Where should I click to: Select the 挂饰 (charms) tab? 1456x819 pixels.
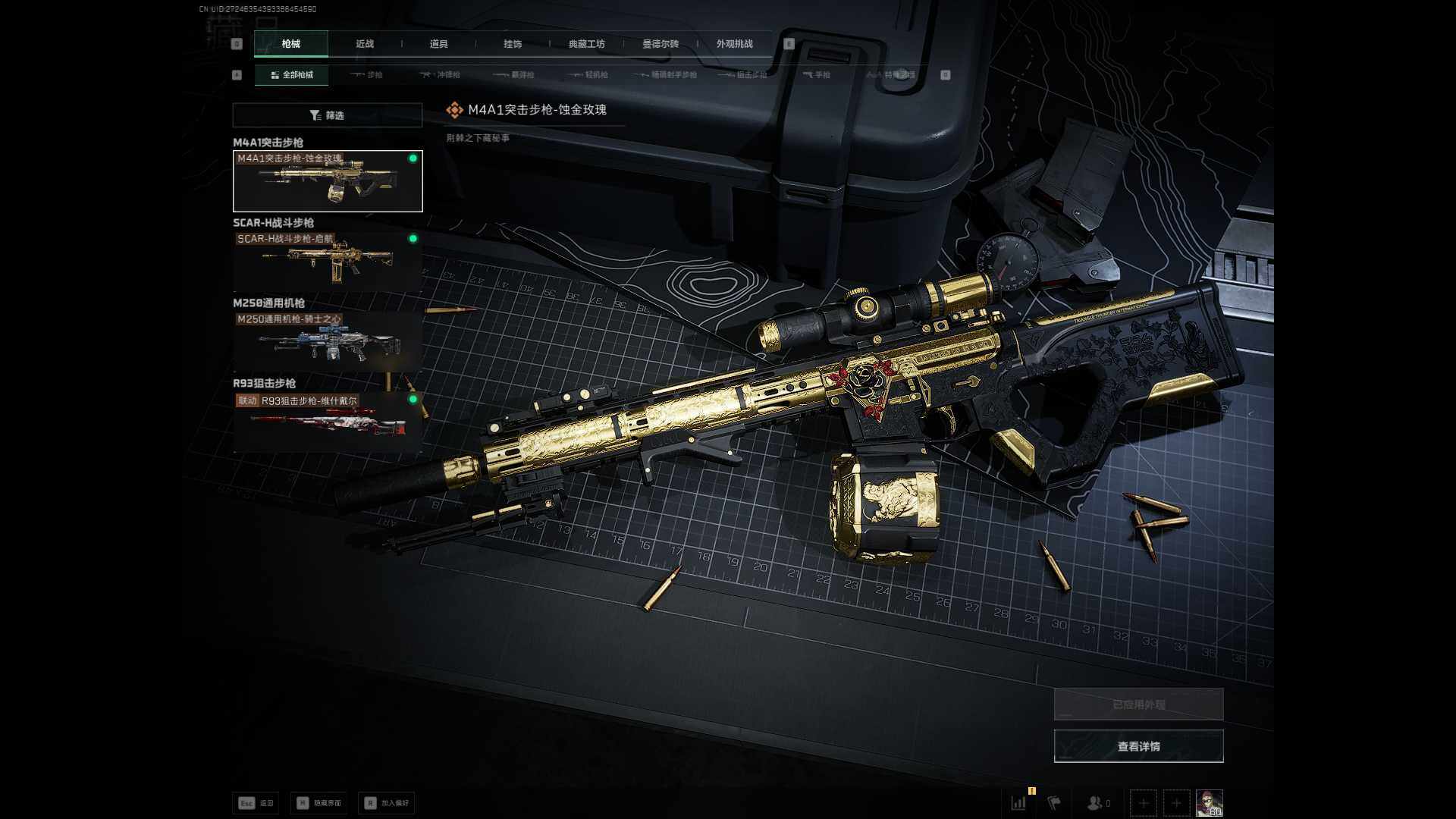pyautogui.click(x=513, y=44)
